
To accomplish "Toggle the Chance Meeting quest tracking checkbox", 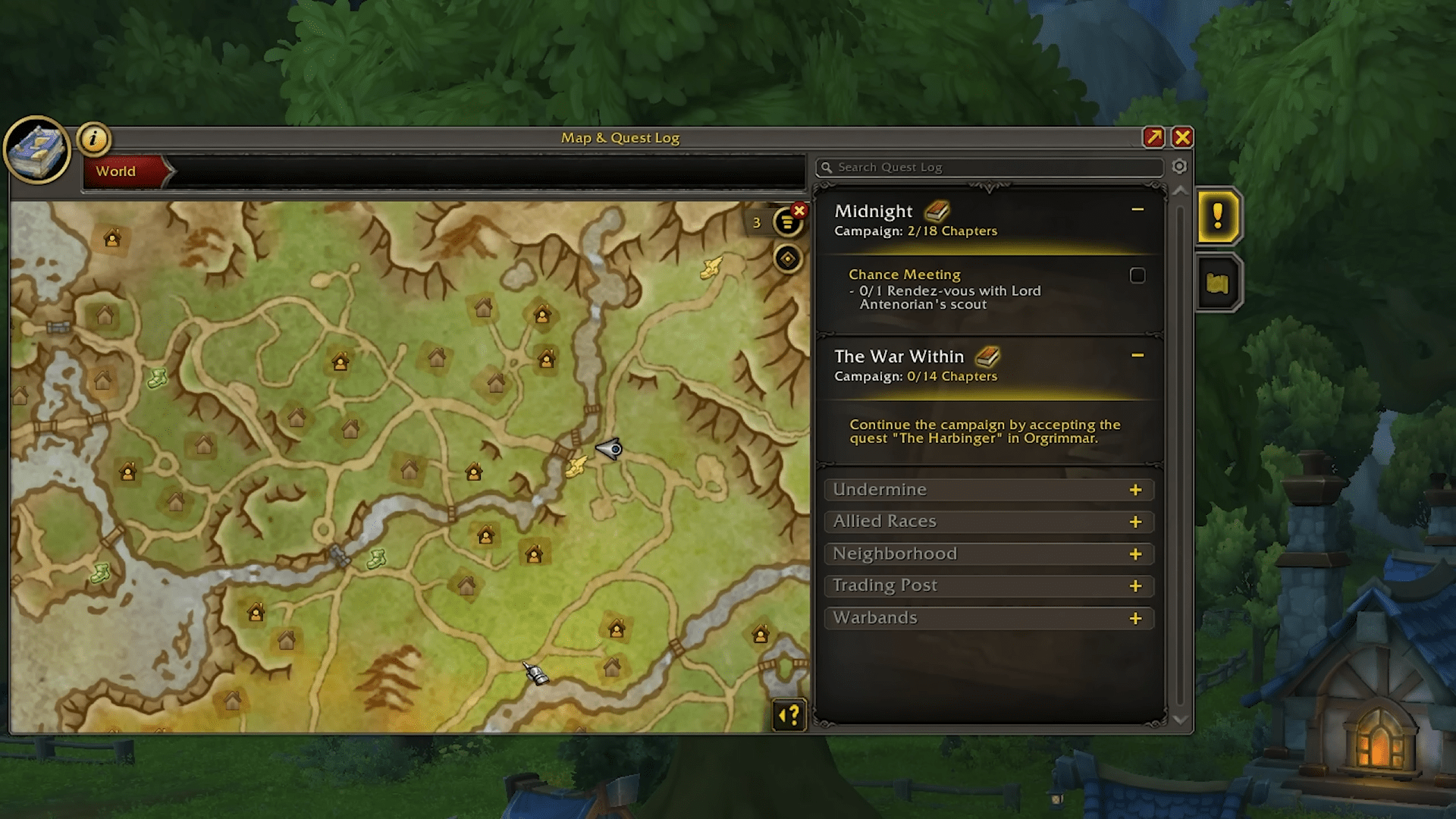I will tap(1137, 276).
